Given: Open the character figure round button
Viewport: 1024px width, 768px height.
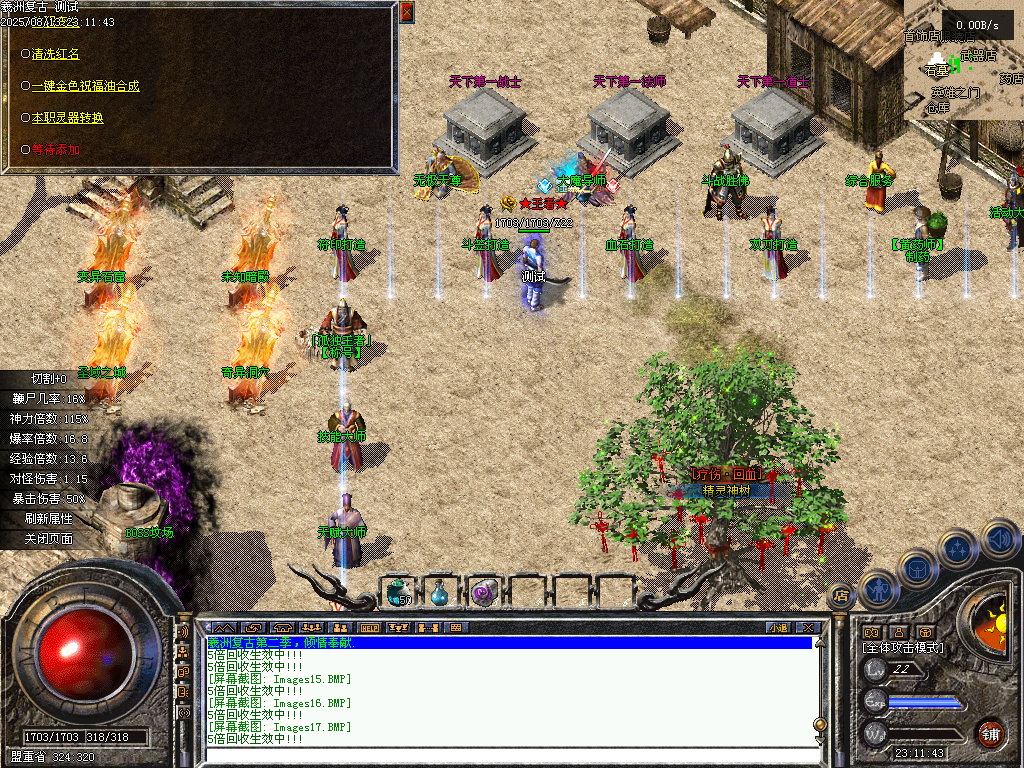Looking at the screenshot, I should tap(877, 590).
